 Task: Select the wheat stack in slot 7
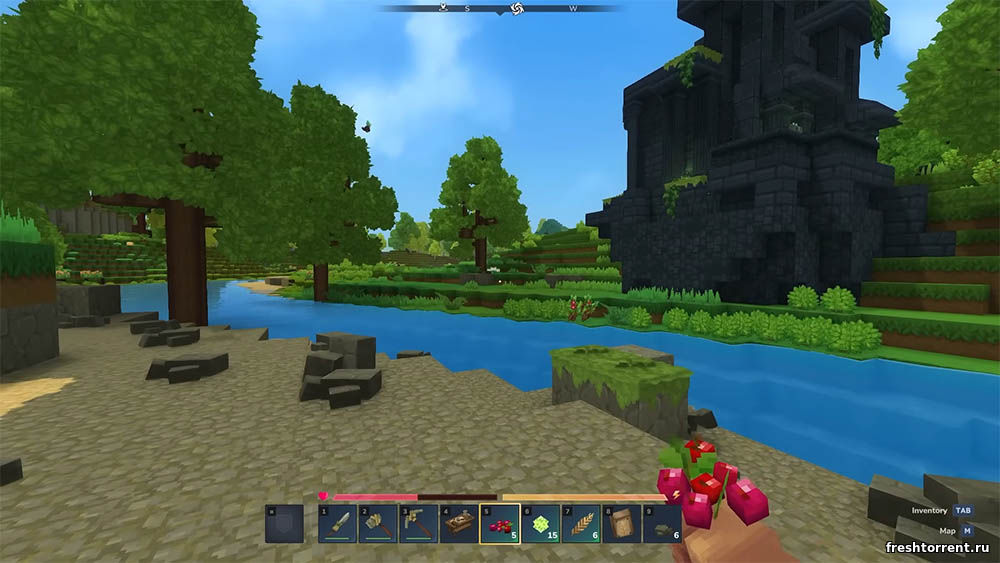click(581, 524)
